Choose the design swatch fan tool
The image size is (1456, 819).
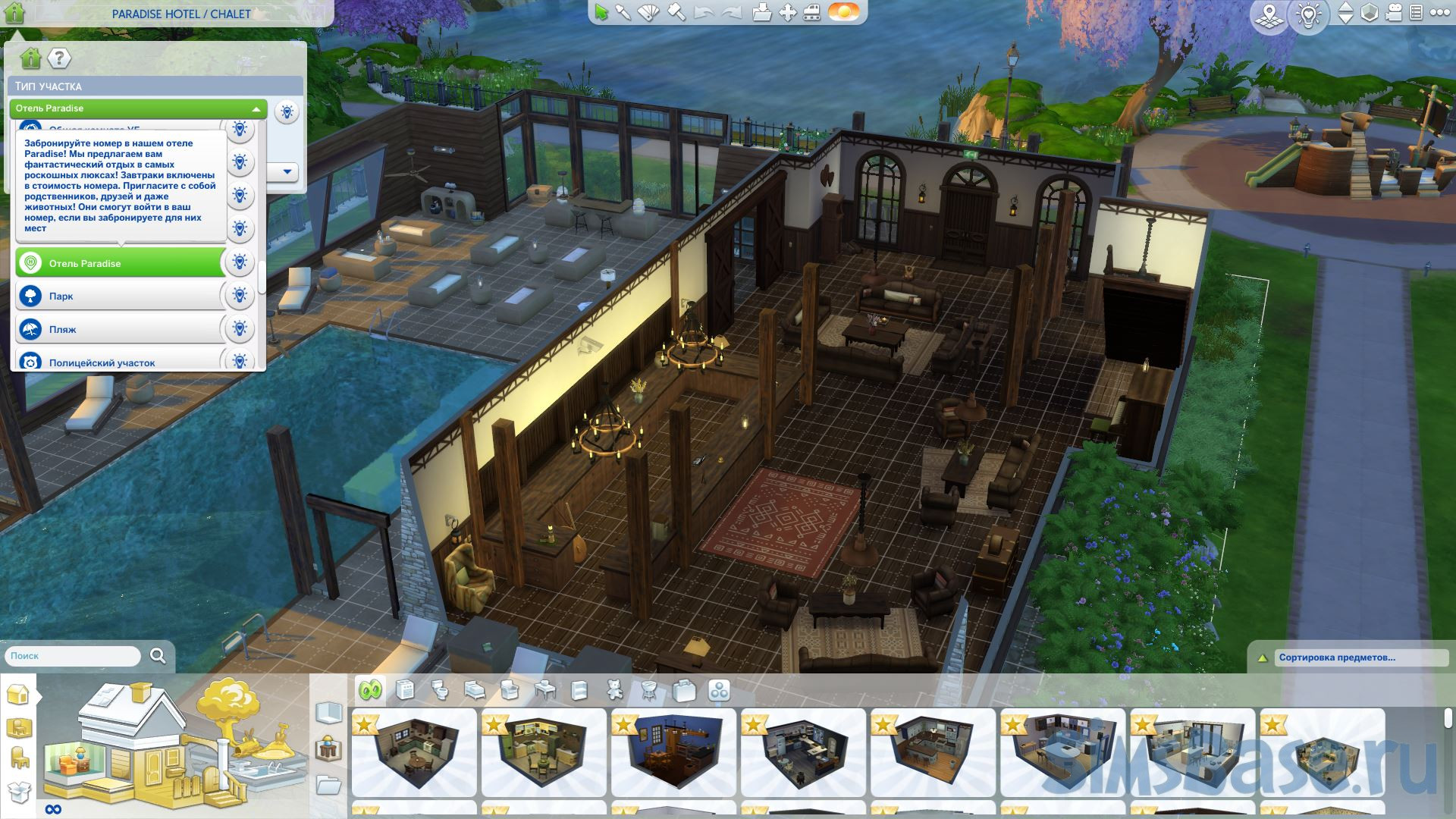click(649, 13)
